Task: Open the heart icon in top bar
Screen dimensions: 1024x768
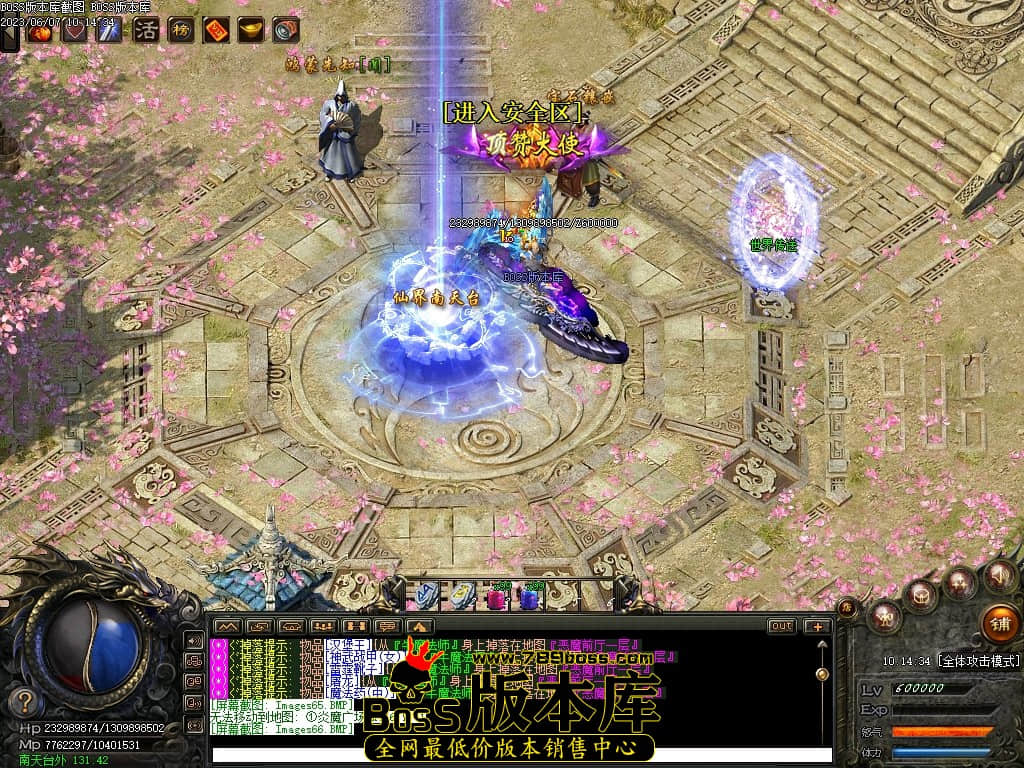Action: [74, 31]
